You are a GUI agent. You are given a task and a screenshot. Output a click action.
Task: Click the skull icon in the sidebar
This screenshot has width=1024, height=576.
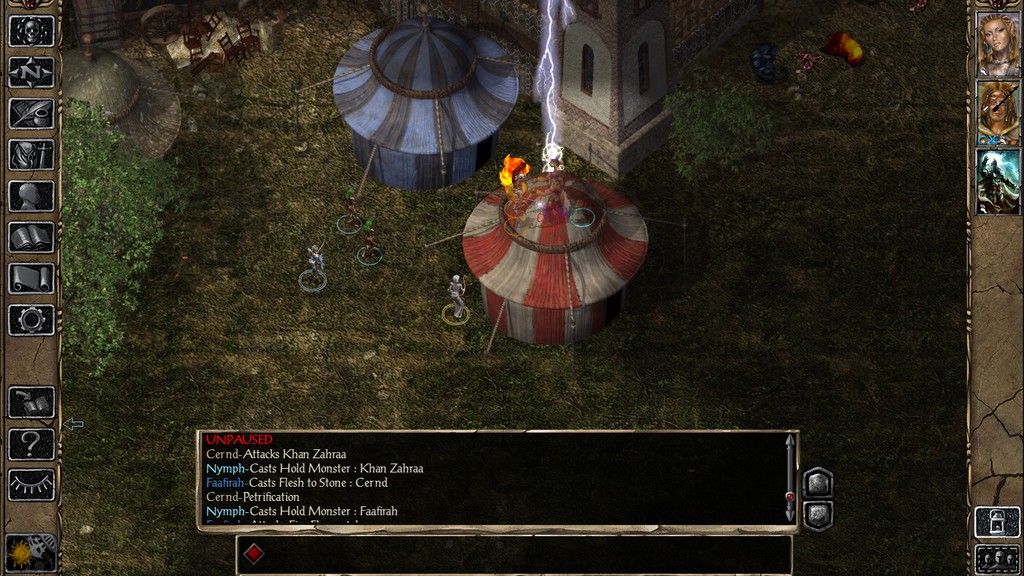[31, 31]
